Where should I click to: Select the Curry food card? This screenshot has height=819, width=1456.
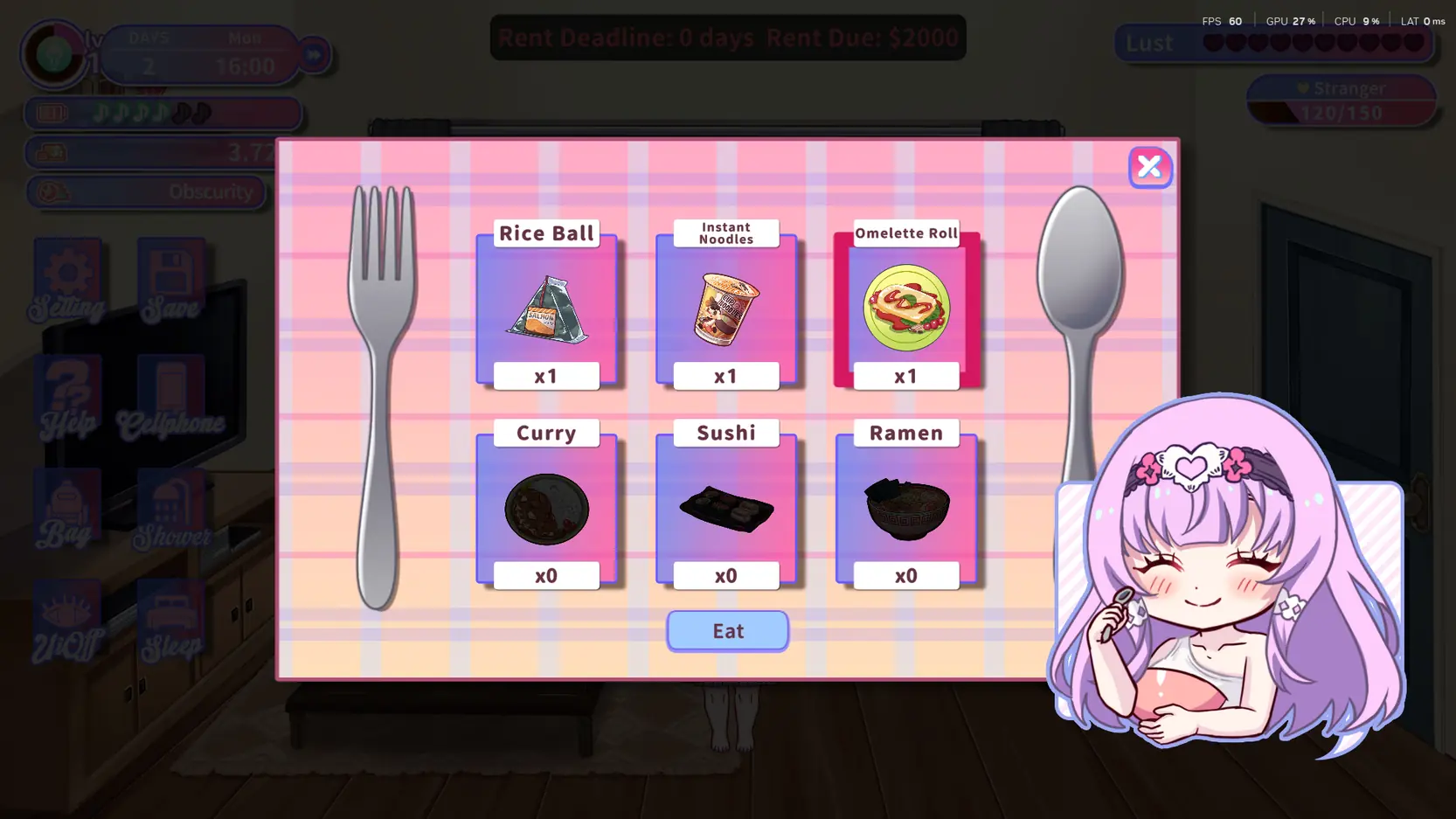tap(546, 509)
